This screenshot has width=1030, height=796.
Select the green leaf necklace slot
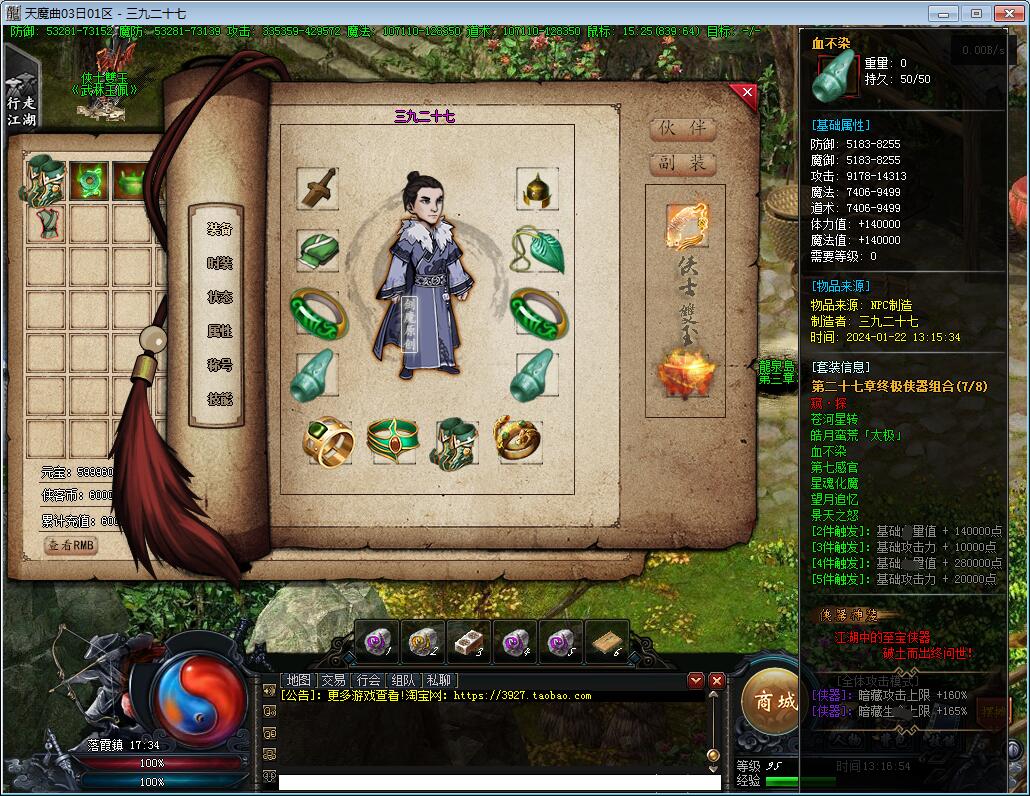tap(537, 251)
